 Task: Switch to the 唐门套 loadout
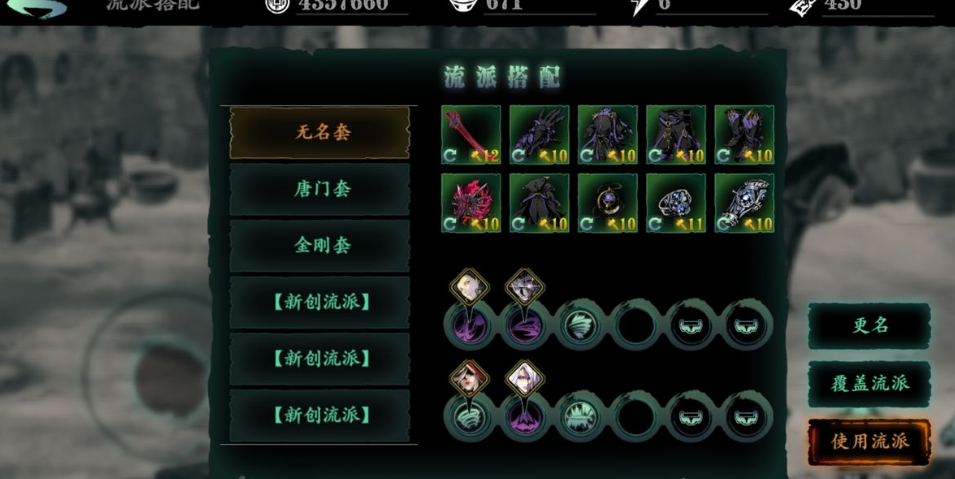pyautogui.click(x=322, y=189)
